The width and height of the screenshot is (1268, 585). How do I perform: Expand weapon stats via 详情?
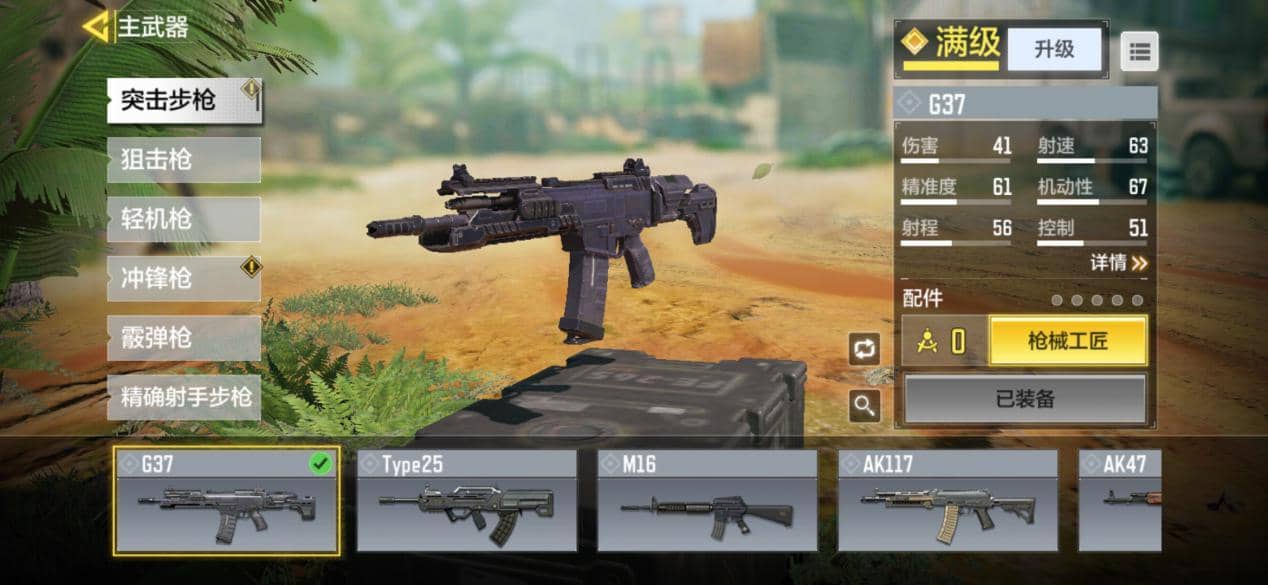tap(1118, 263)
